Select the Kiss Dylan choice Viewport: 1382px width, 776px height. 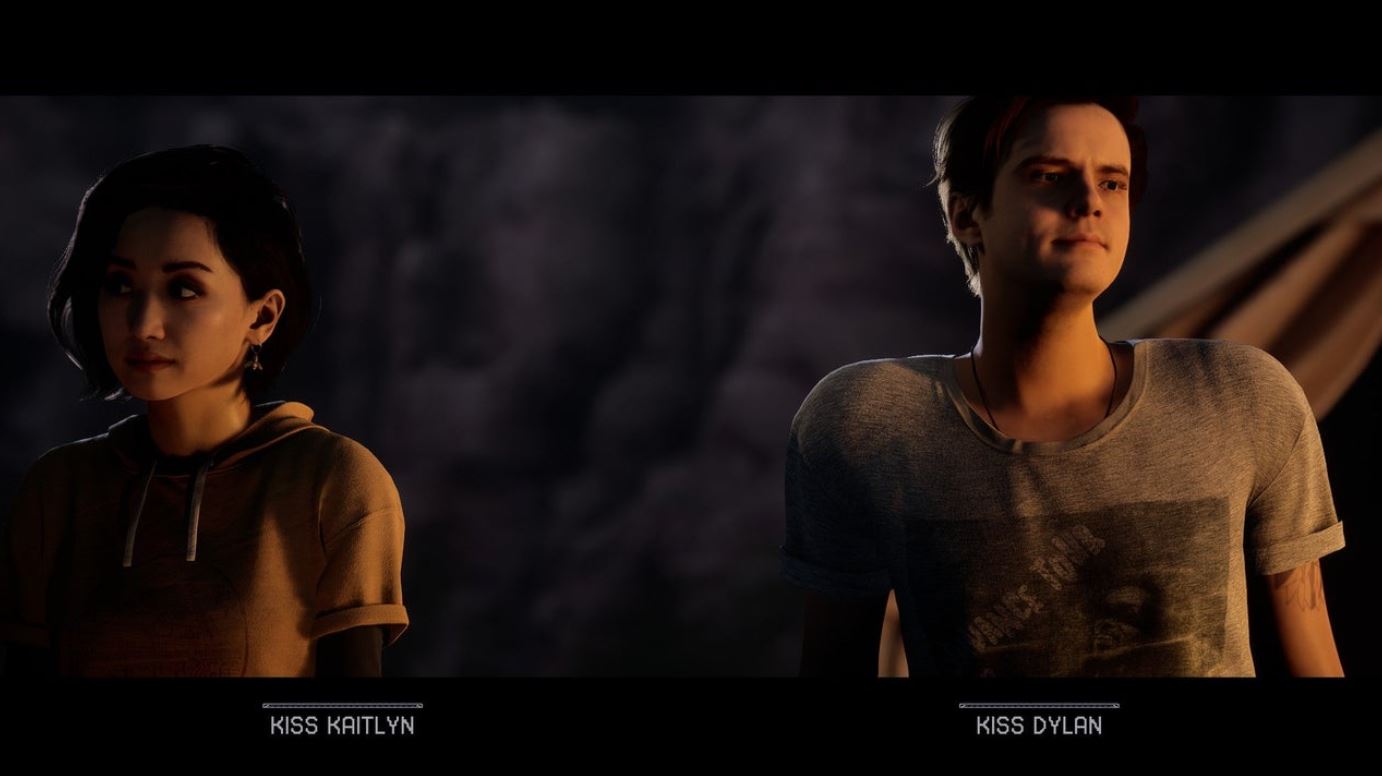(x=1038, y=725)
